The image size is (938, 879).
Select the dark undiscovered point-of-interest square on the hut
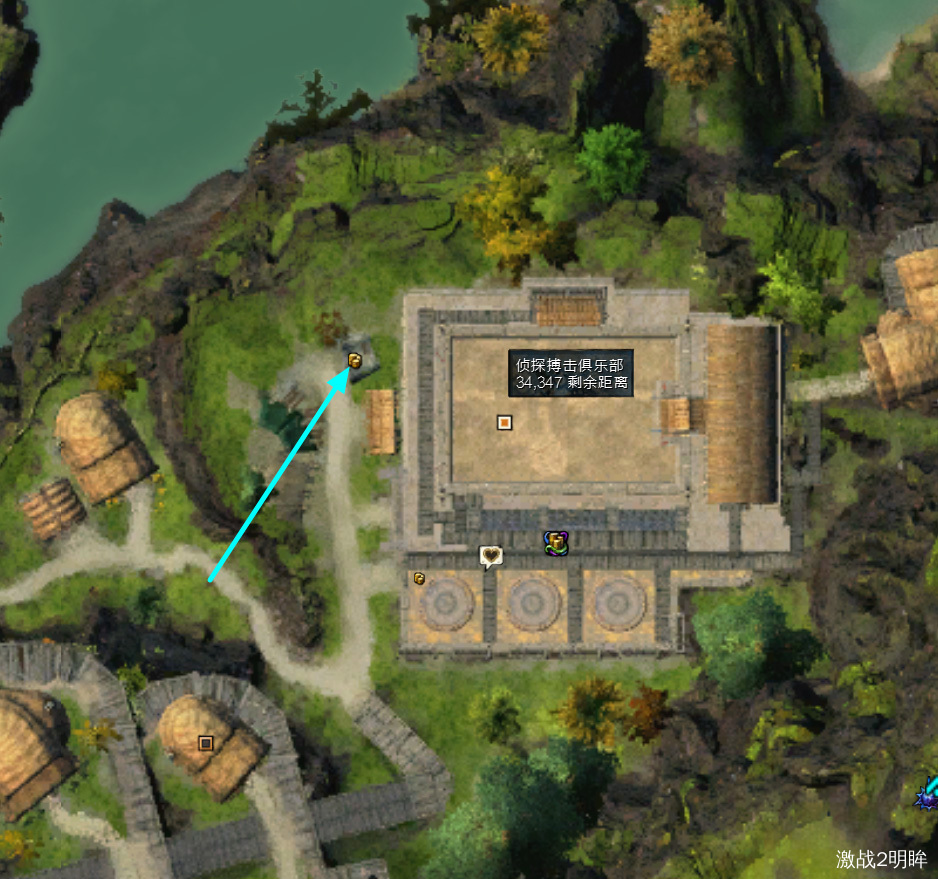pos(206,743)
